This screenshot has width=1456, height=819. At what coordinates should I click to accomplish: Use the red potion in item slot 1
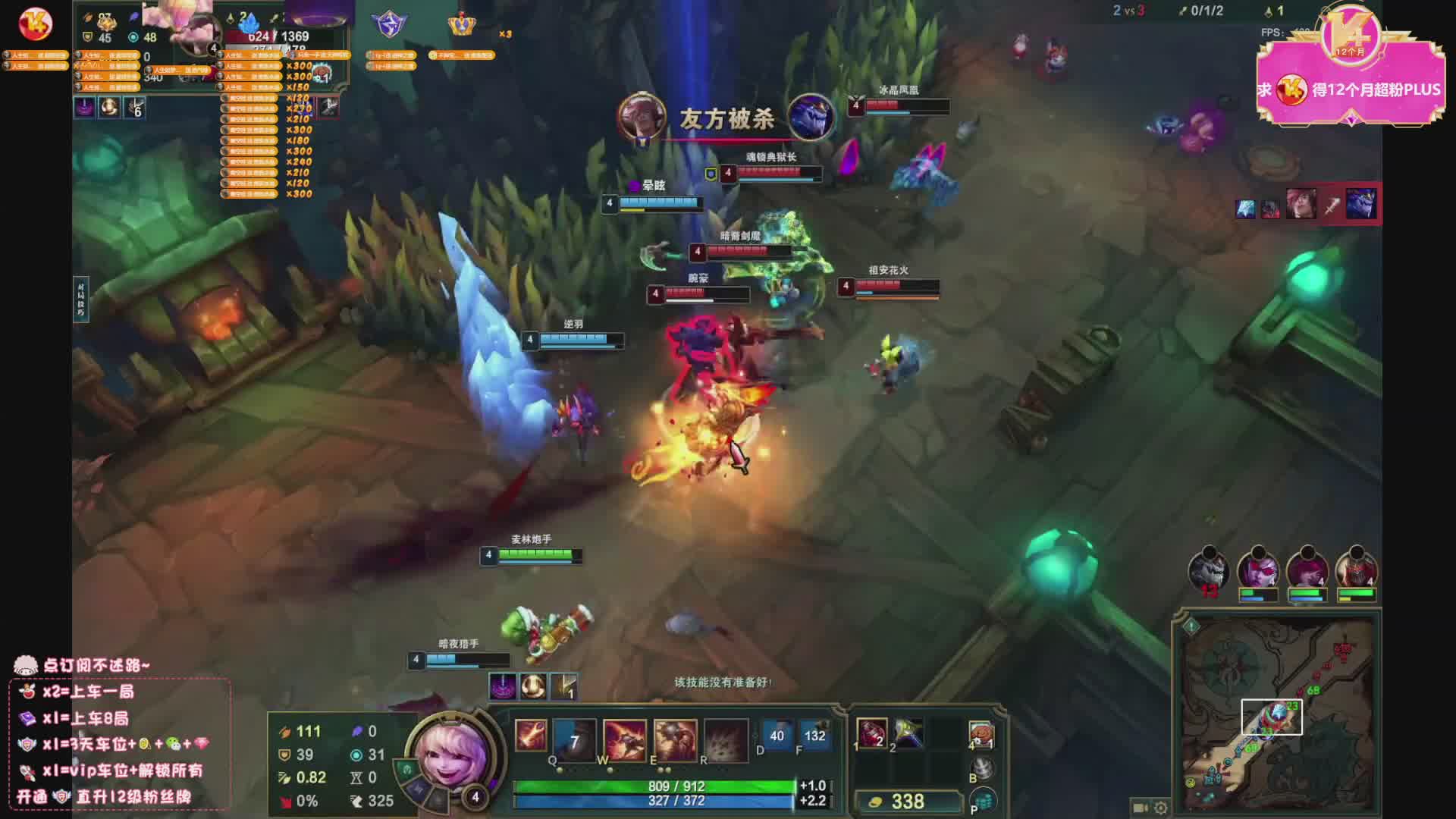point(872,733)
